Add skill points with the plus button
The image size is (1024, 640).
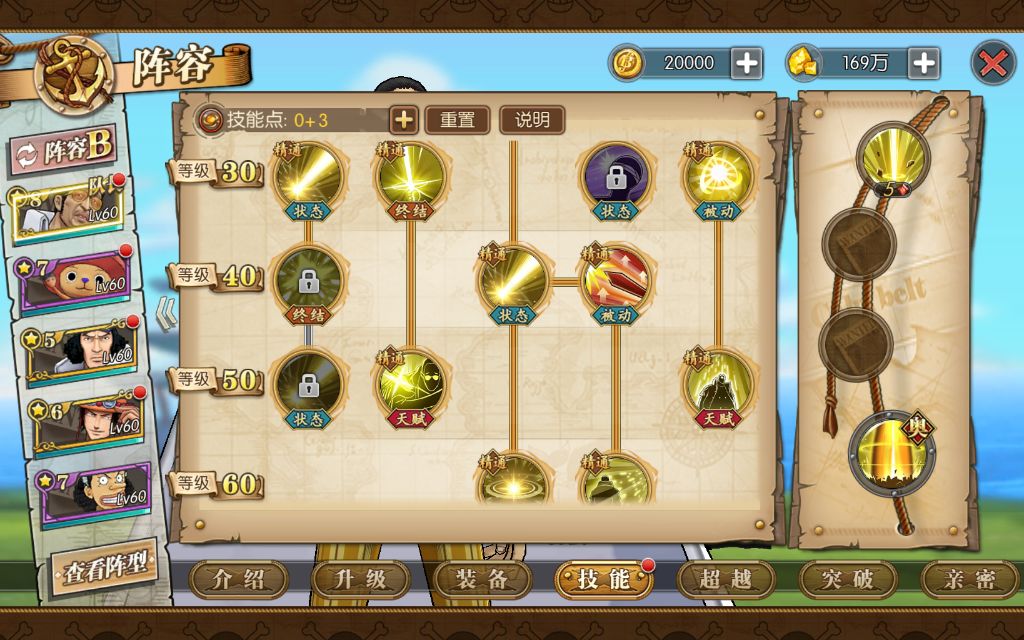tap(403, 120)
